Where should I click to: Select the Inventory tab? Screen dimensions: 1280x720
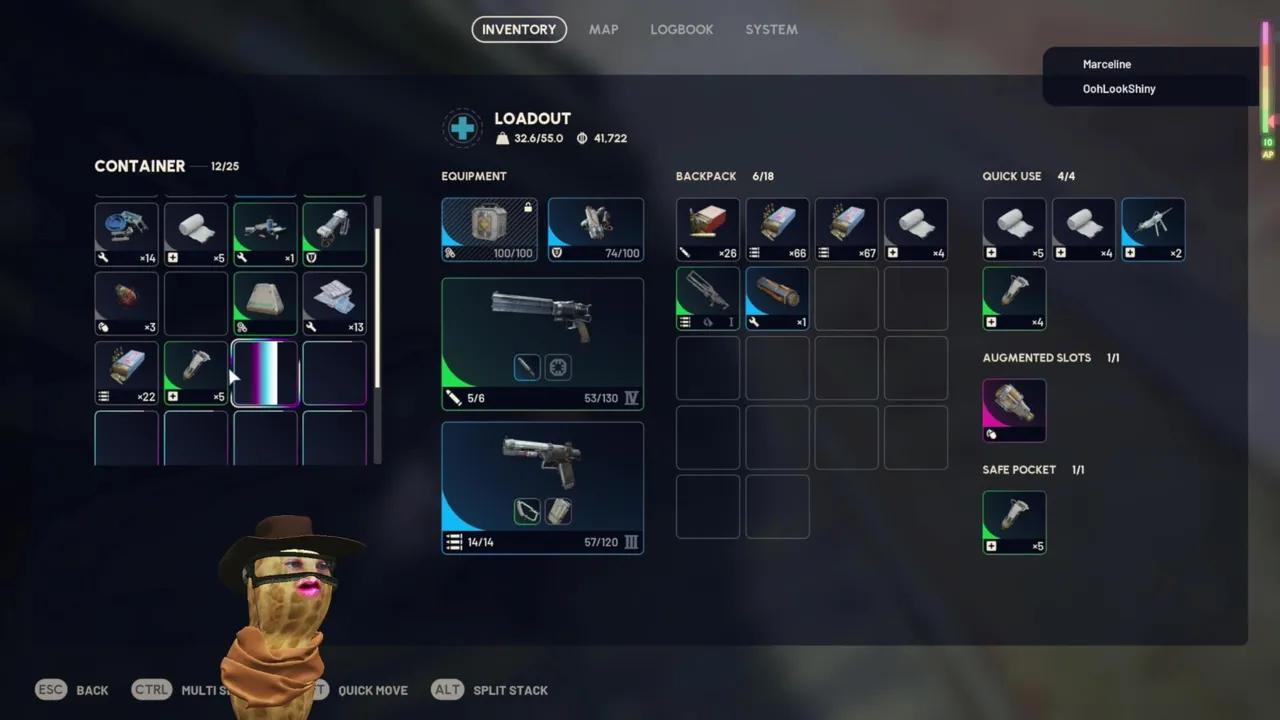(519, 30)
